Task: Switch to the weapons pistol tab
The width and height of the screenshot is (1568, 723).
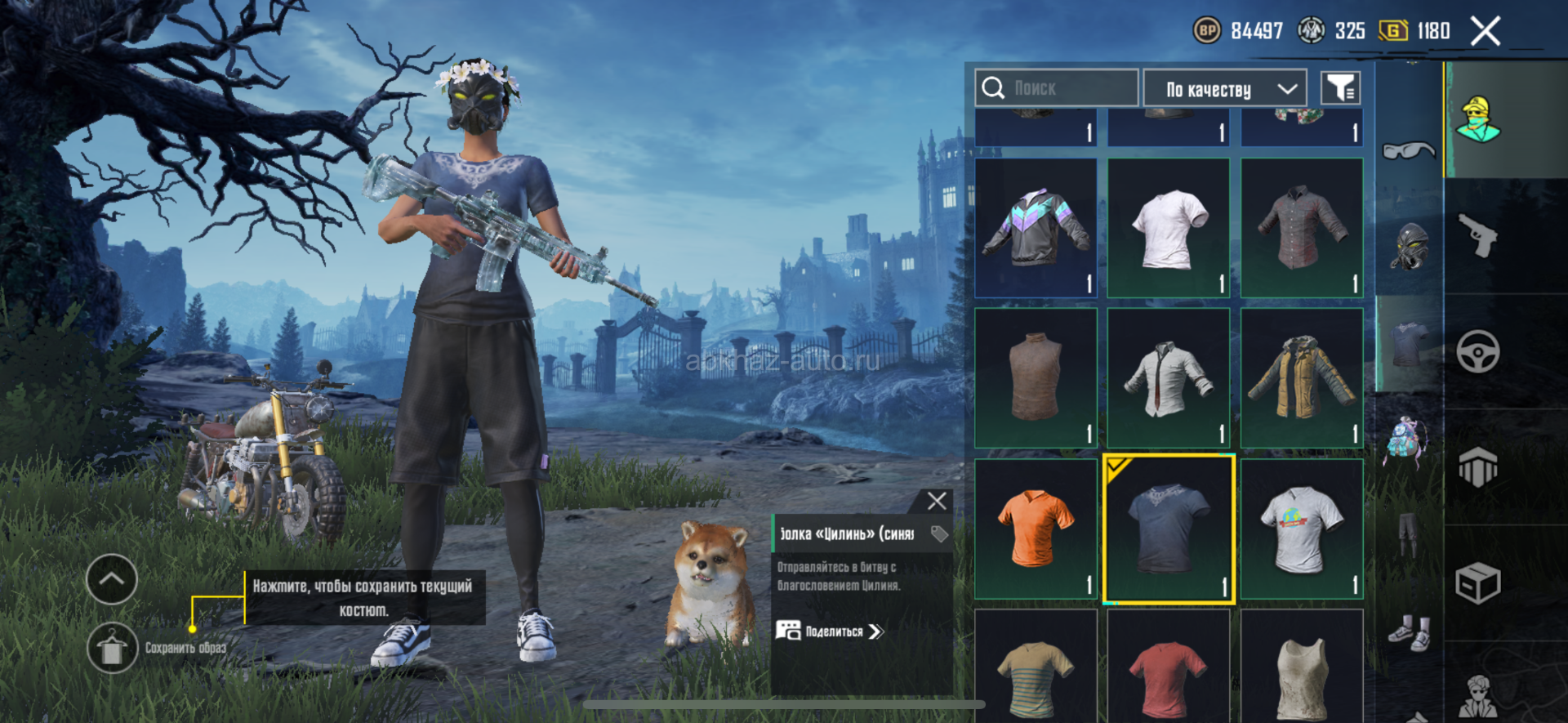Action: pyautogui.click(x=1477, y=236)
